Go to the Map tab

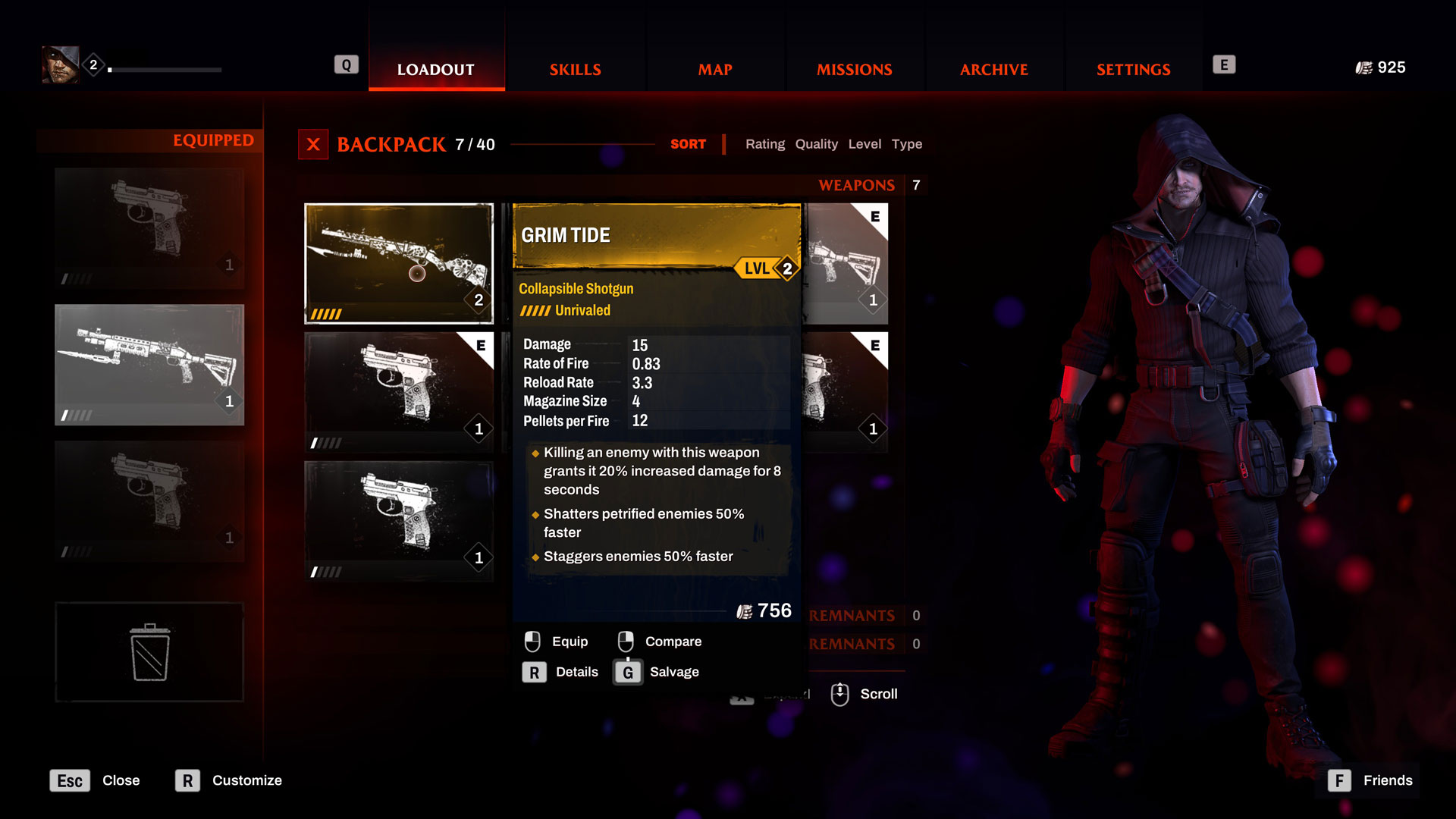(x=715, y=70)
